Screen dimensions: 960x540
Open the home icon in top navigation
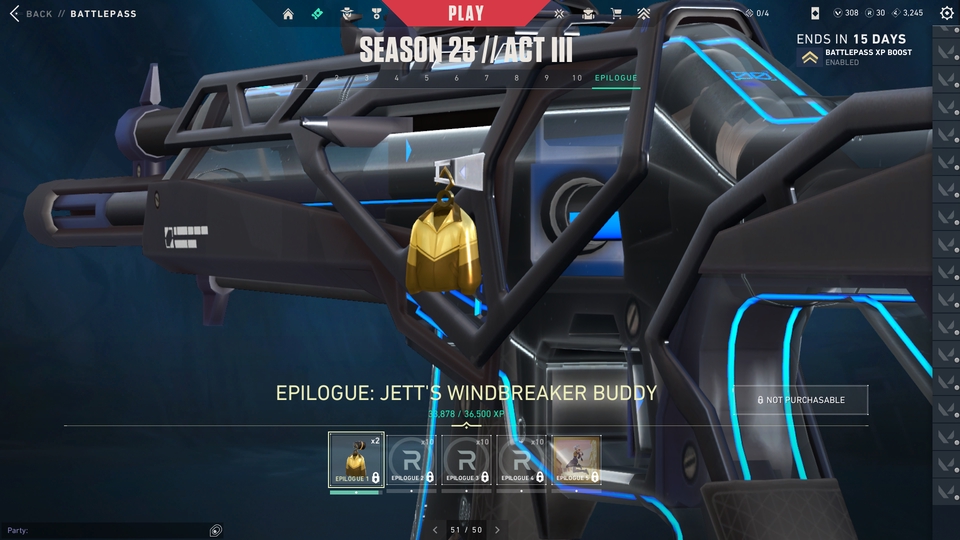(288, 14)
